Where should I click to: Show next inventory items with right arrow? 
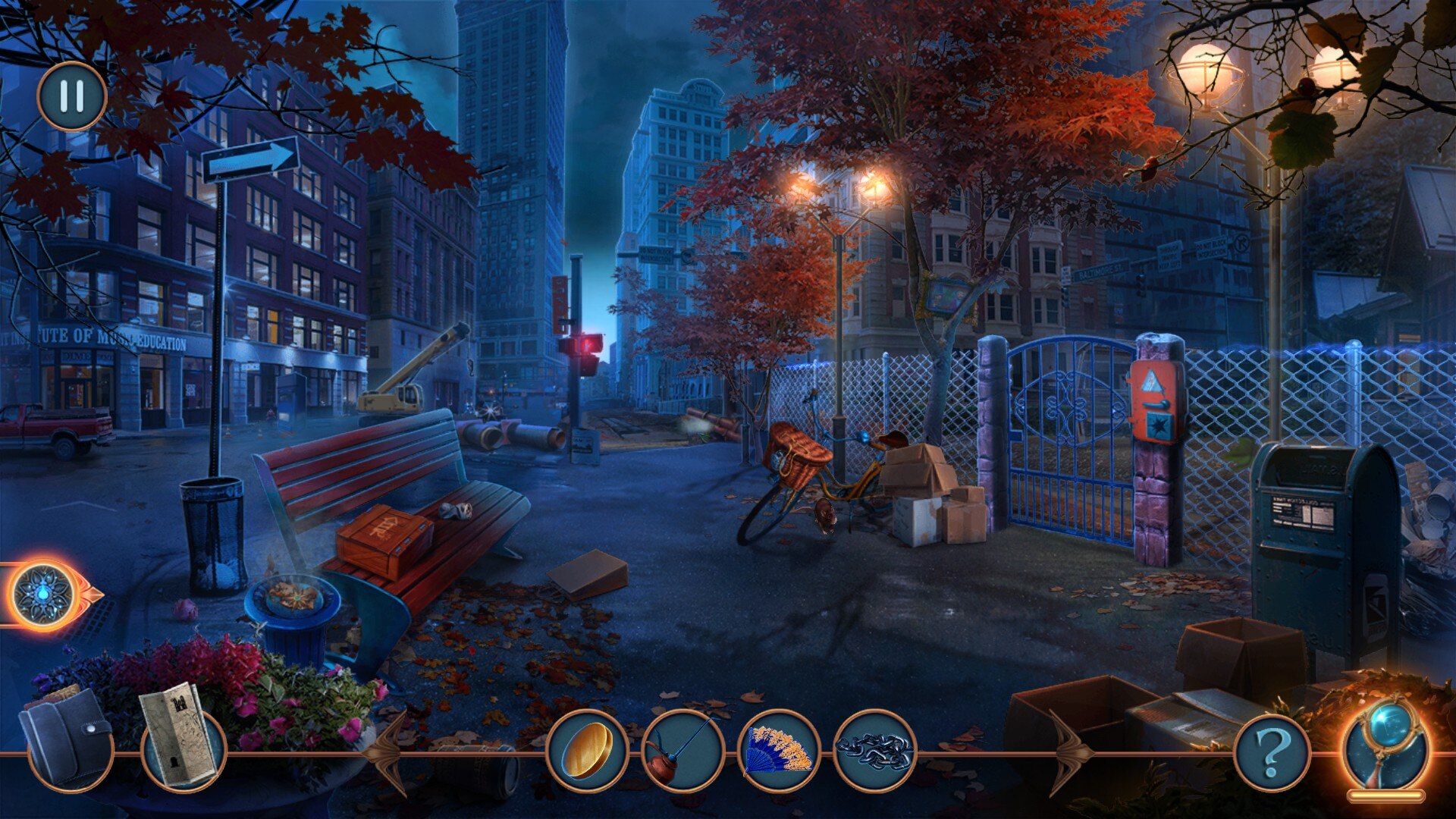tap(1070, 753)
